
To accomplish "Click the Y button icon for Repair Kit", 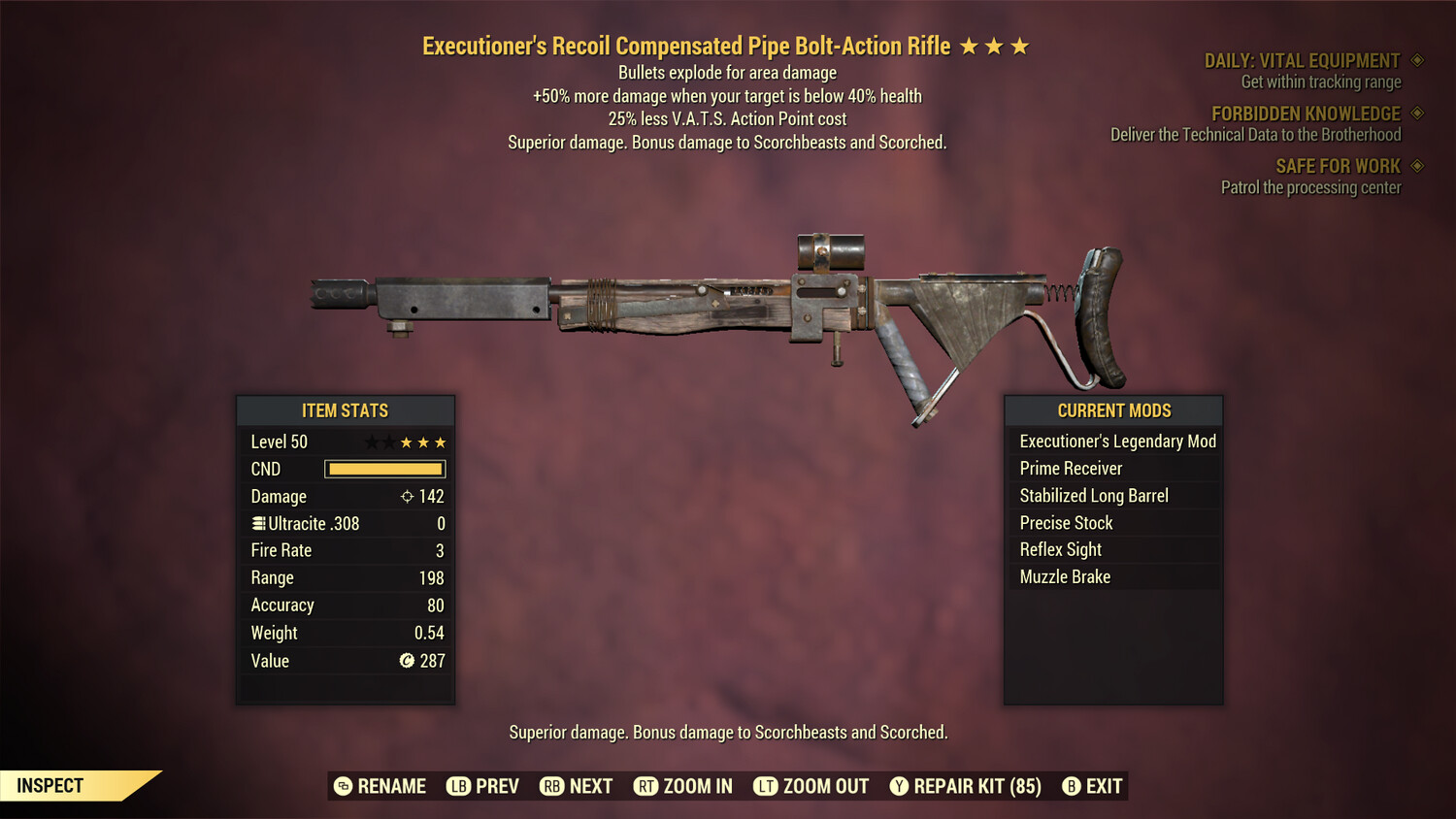I will tap(899, 786).
